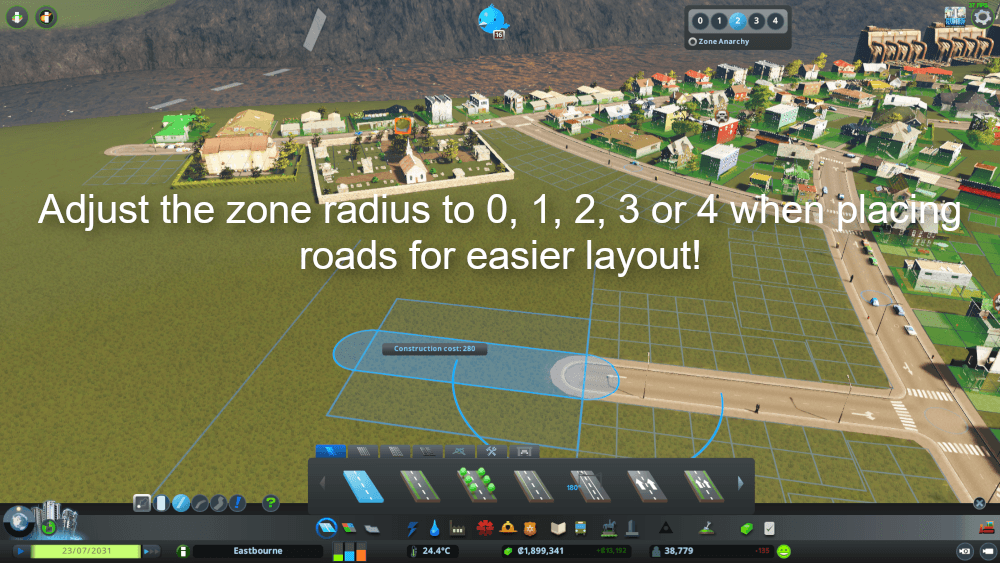Choose zone radius 3
The height and width of the screenshot is (563, 1000).
click(x=756, y=20)
